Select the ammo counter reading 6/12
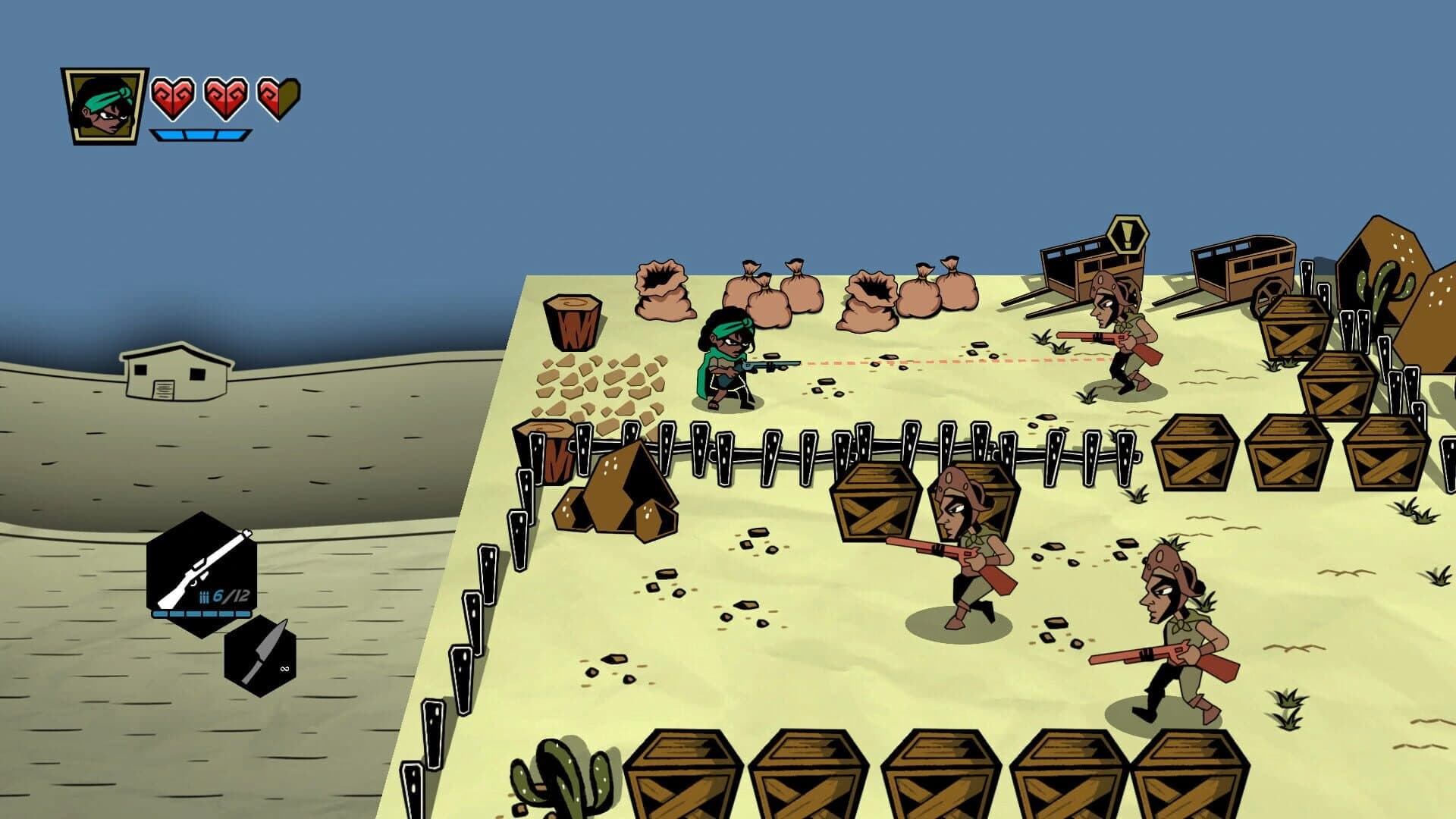Image resolution: width=1456 pixels, height=819 pixels. coord(230,595)
